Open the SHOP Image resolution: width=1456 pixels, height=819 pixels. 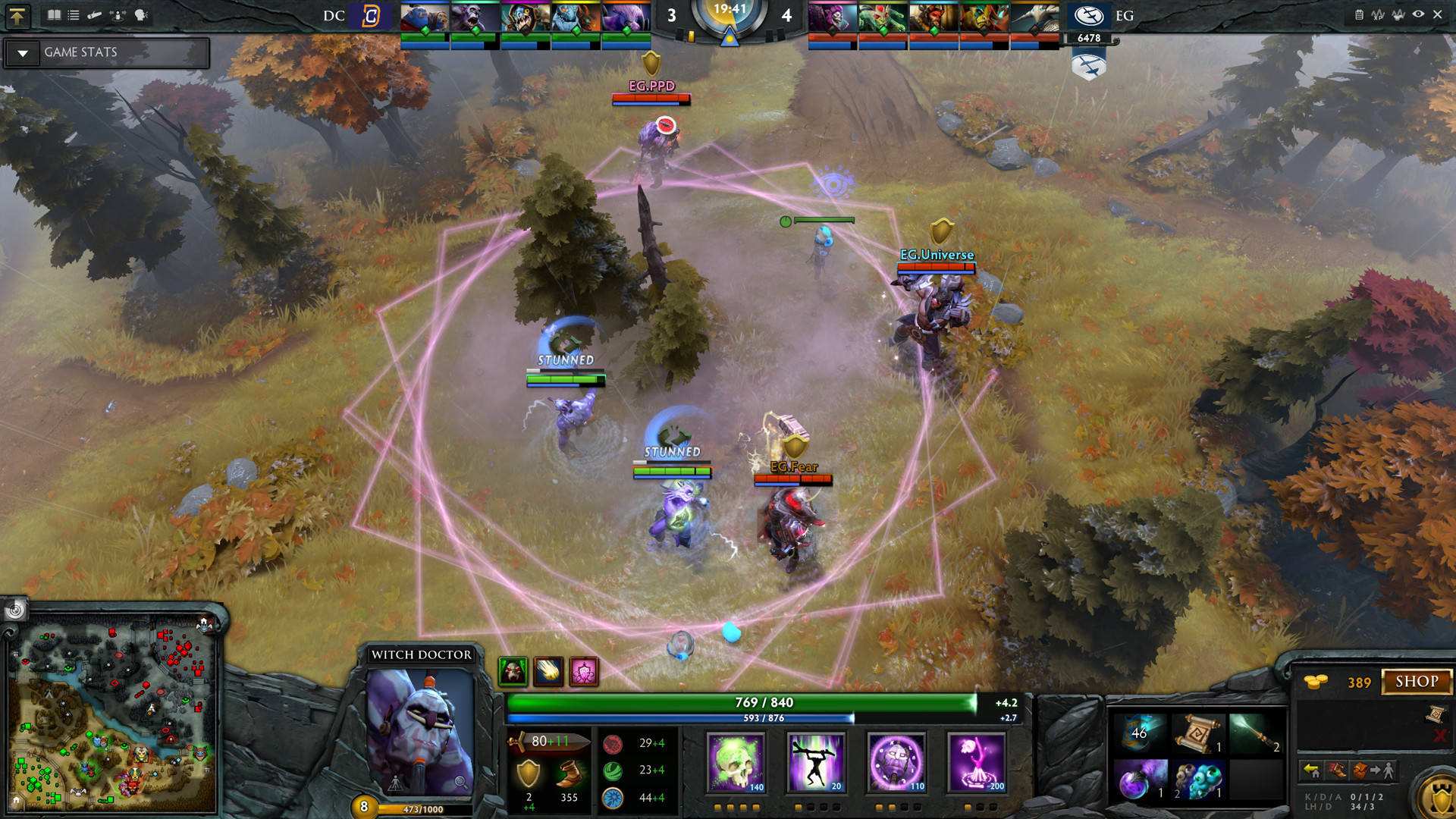[x=1417, y=682]
